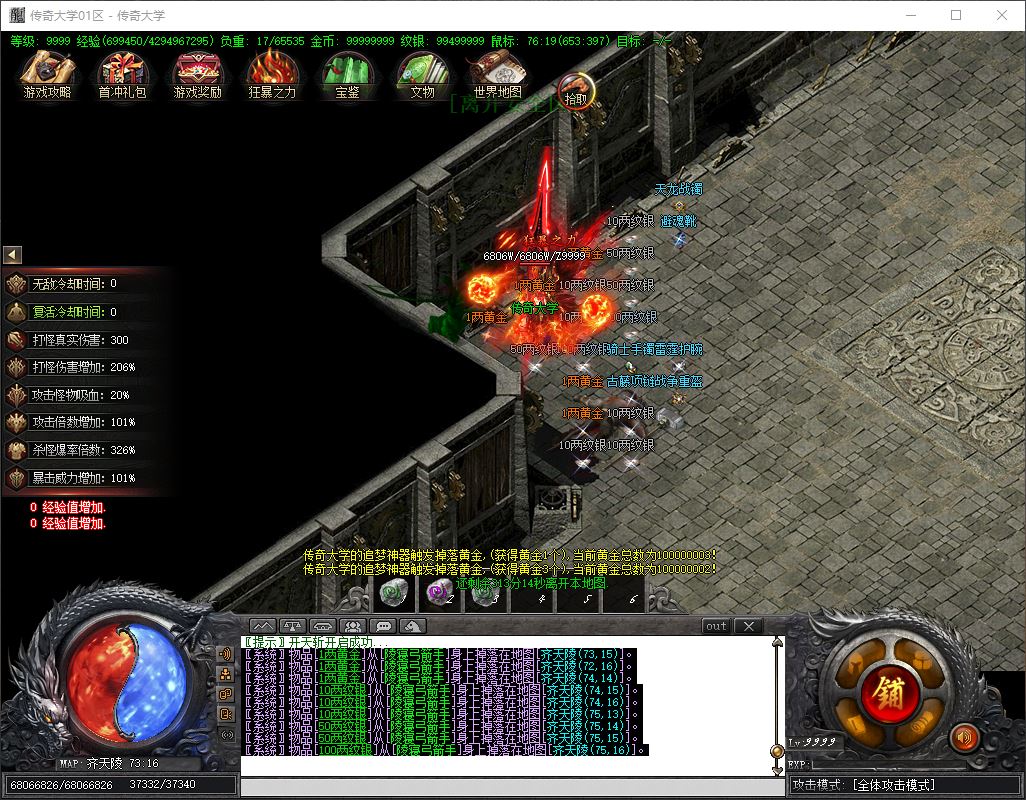Activate the 狂暴之力 flame icon
Screen dimensions: 1026x800
click(x=272, y=73)
